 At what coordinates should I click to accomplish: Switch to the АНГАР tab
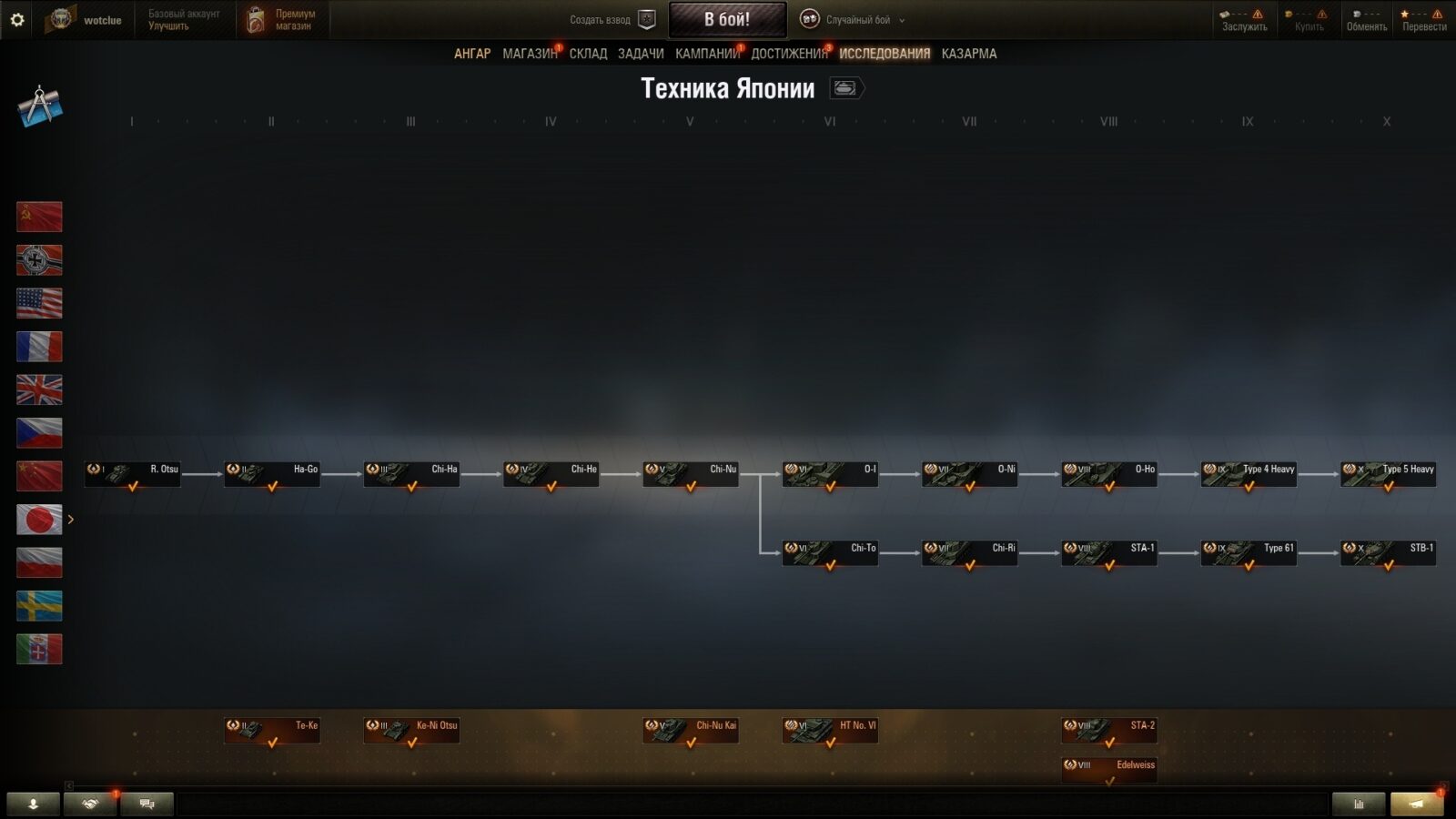[x=471, y=54]
